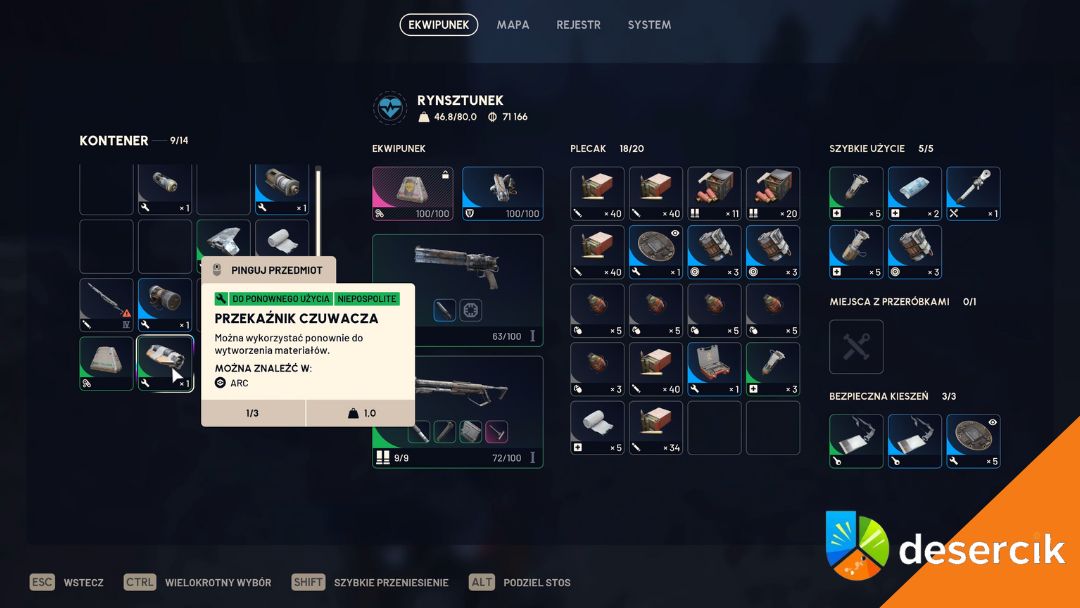Image resolution: width=1080 pixels, height=608 pixels.
Task: Switch to the Mapa tab
Action: [513, 25]
